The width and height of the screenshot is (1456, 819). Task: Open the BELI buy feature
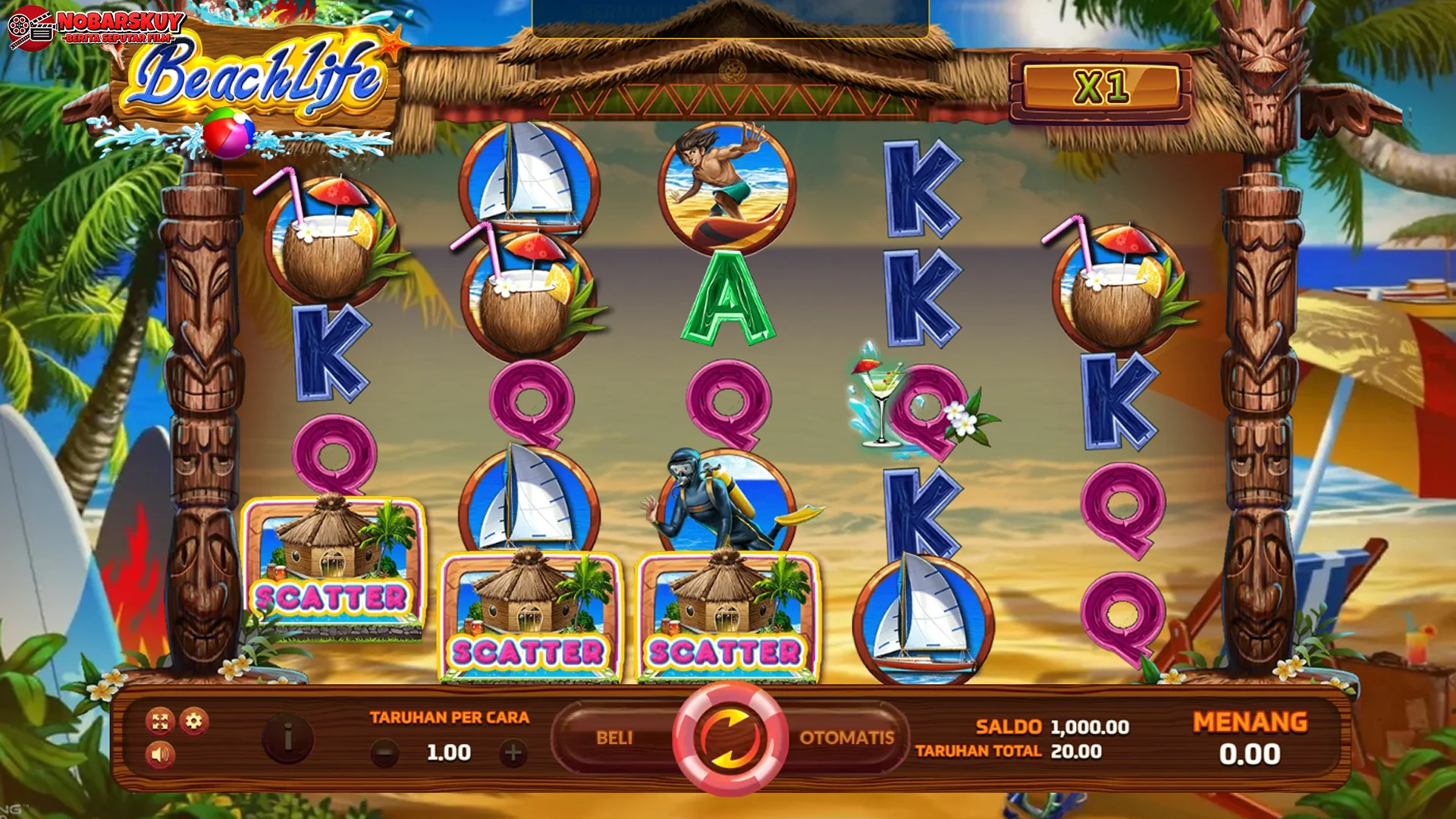[613, 738]
